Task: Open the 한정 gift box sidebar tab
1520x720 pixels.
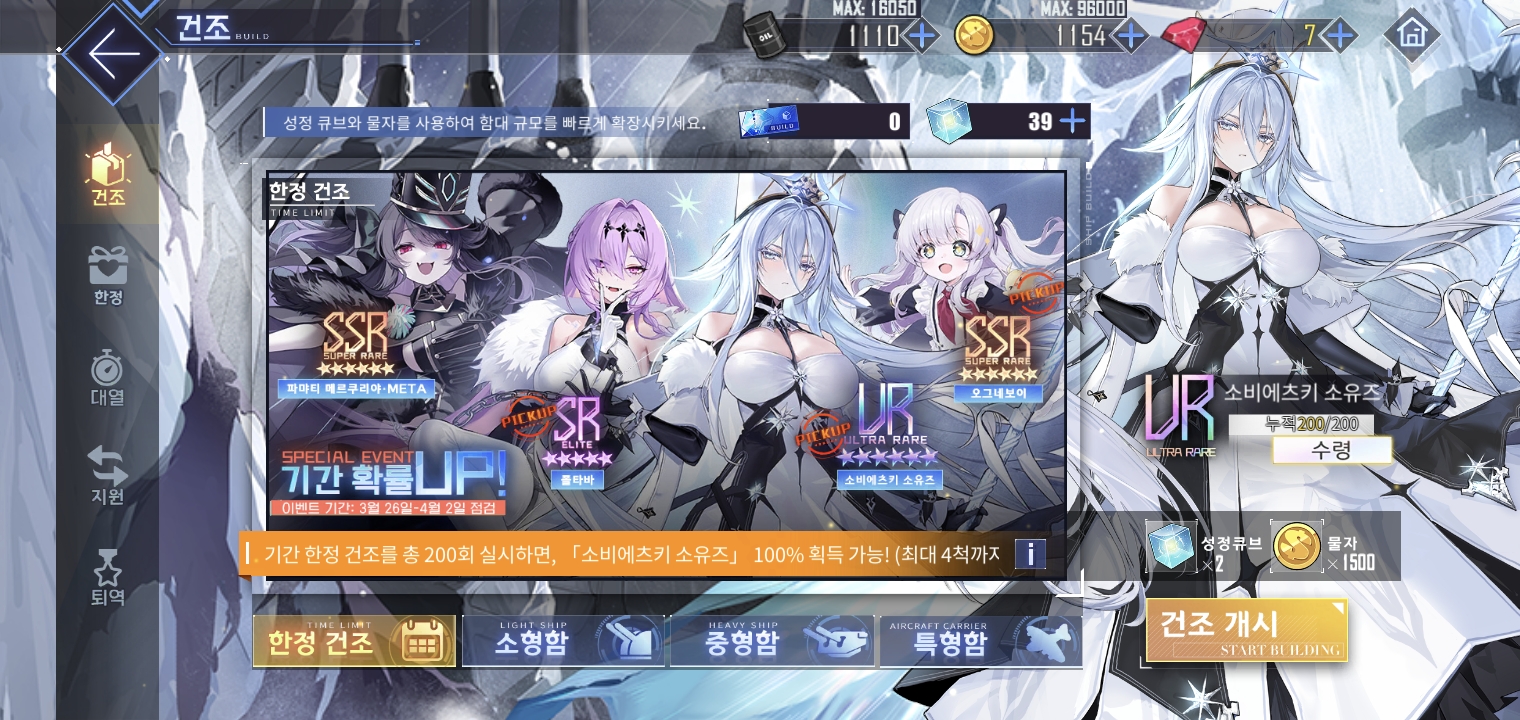Action: (x=108, y=277)
